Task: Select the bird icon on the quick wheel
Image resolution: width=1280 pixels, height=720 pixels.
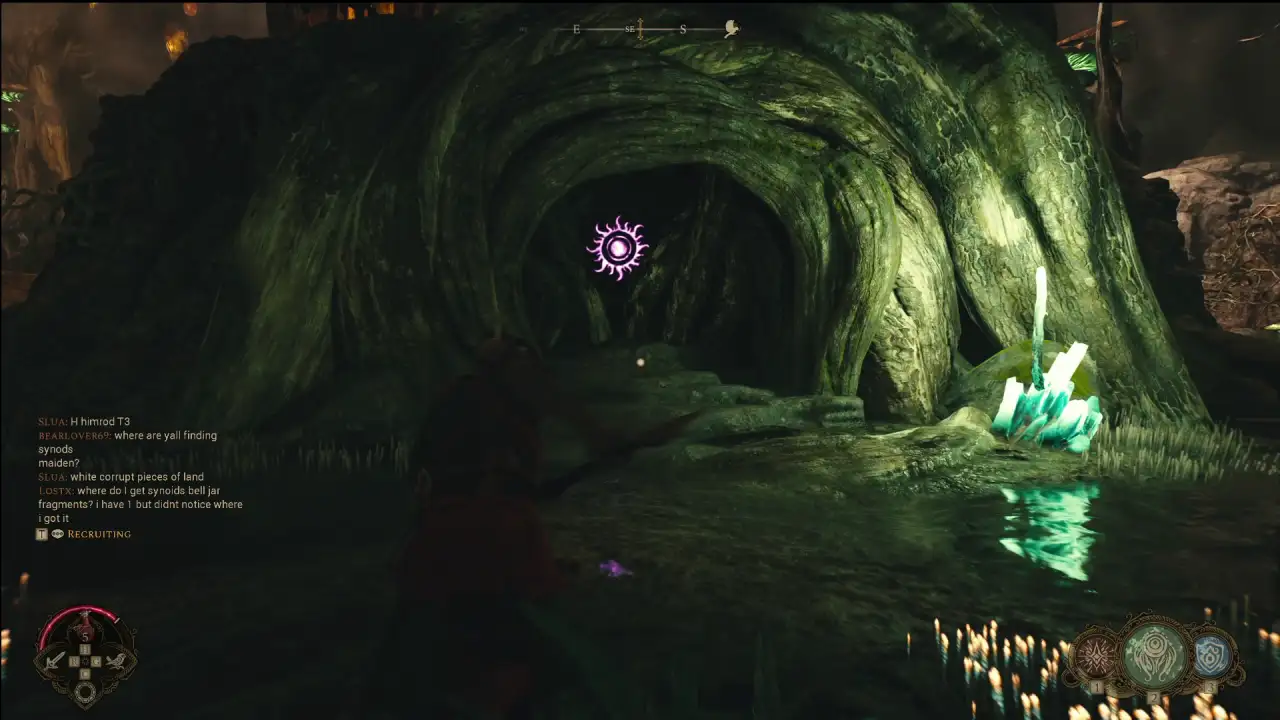Action: 115,660
